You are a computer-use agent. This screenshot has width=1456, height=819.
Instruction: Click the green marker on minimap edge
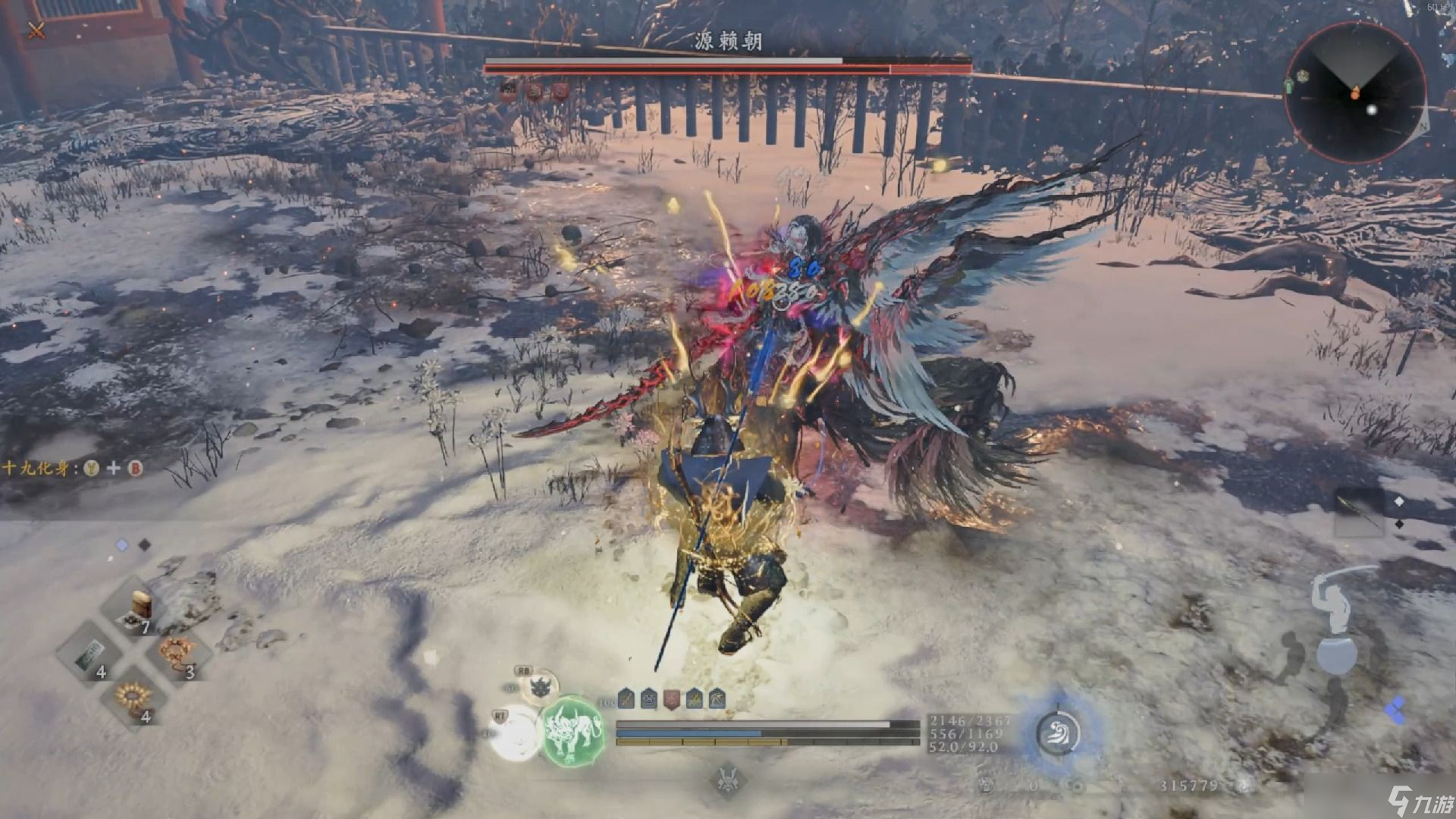click(x=1289, y=85)
